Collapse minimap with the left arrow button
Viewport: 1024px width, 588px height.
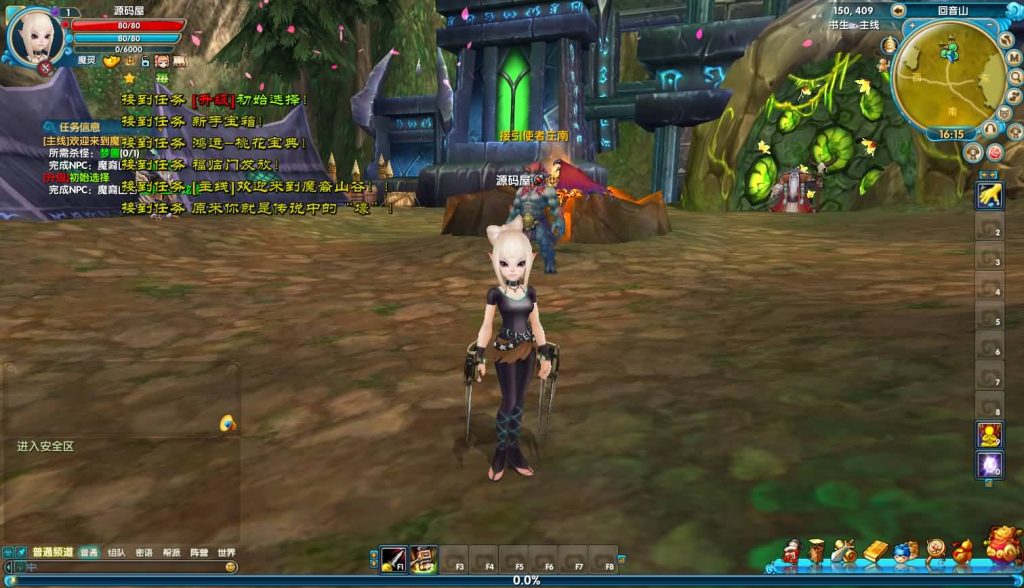pyautogui.click(x=899, y=11)
